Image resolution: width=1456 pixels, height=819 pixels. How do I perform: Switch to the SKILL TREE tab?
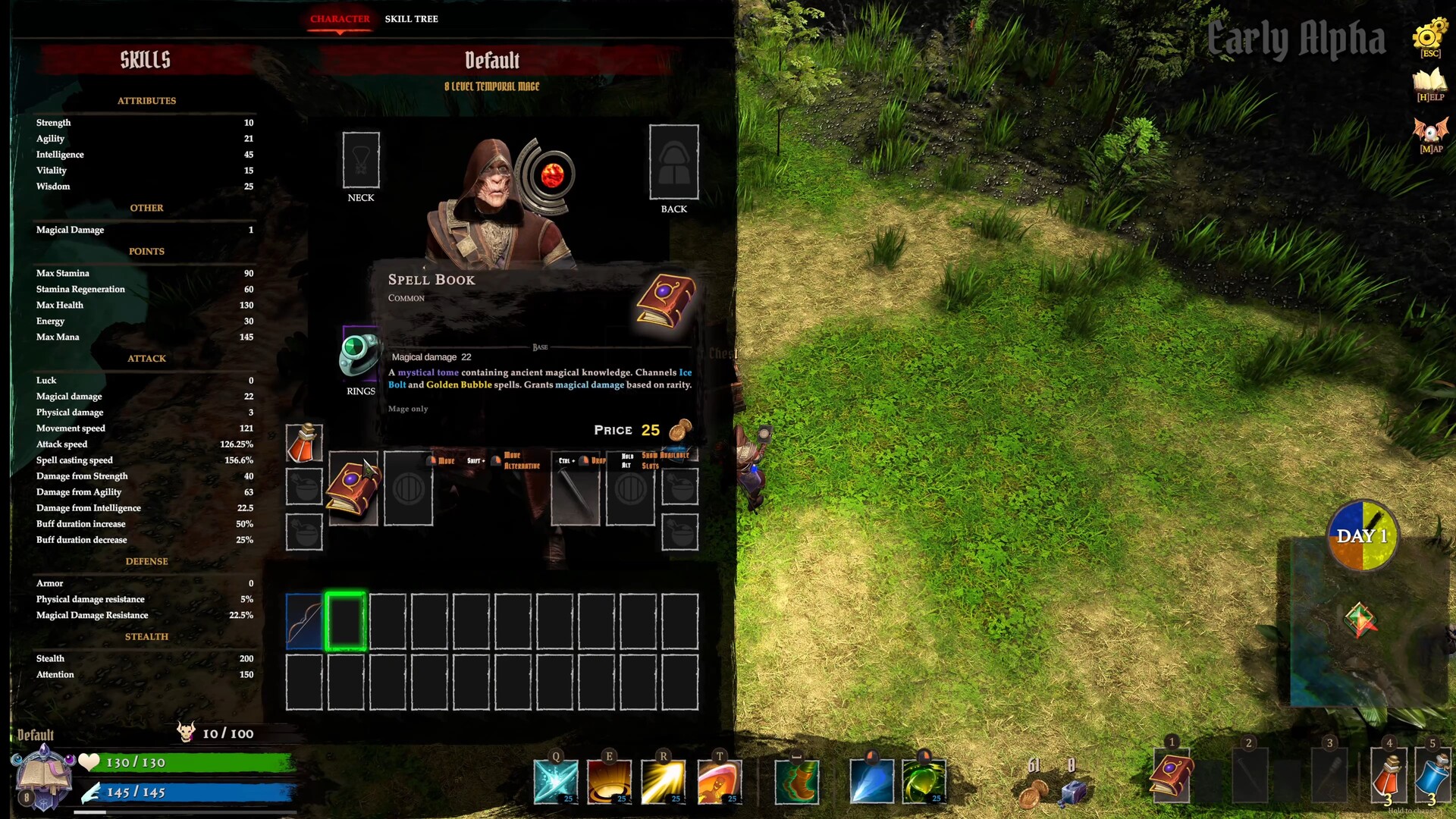coord(410,19)
